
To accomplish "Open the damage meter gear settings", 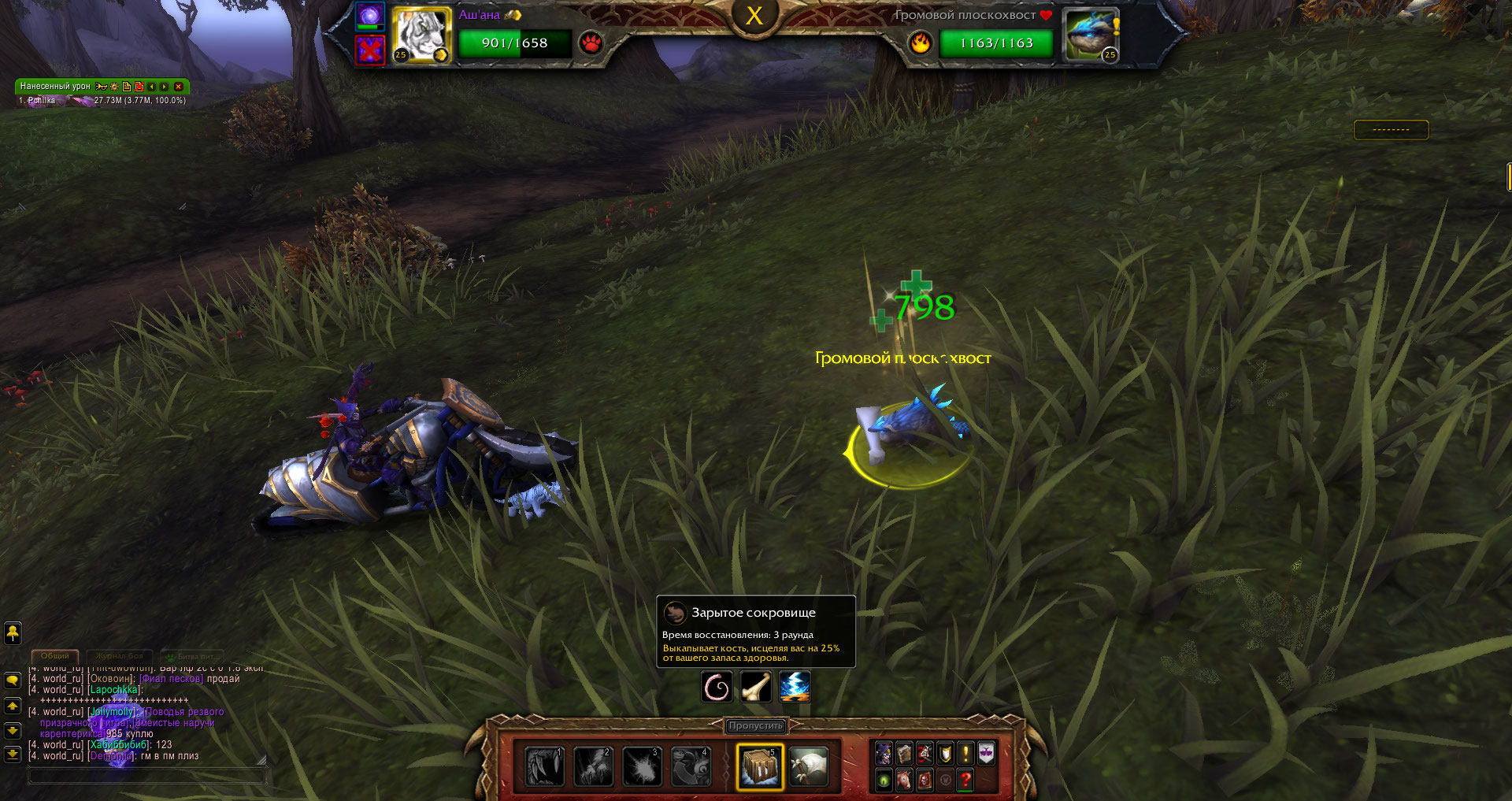I will click(x=114, y=87).
